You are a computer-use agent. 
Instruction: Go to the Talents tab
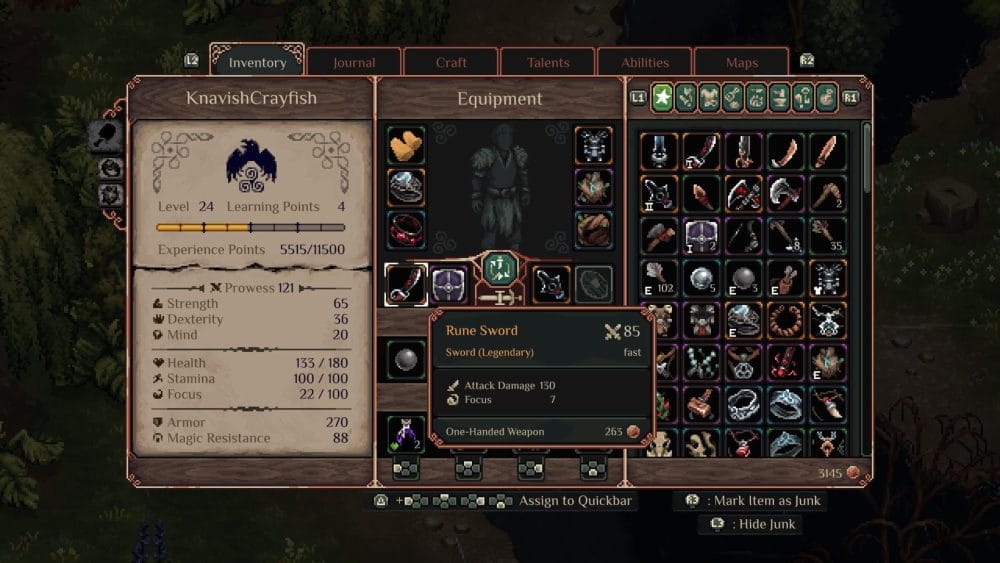pos(547,63)
